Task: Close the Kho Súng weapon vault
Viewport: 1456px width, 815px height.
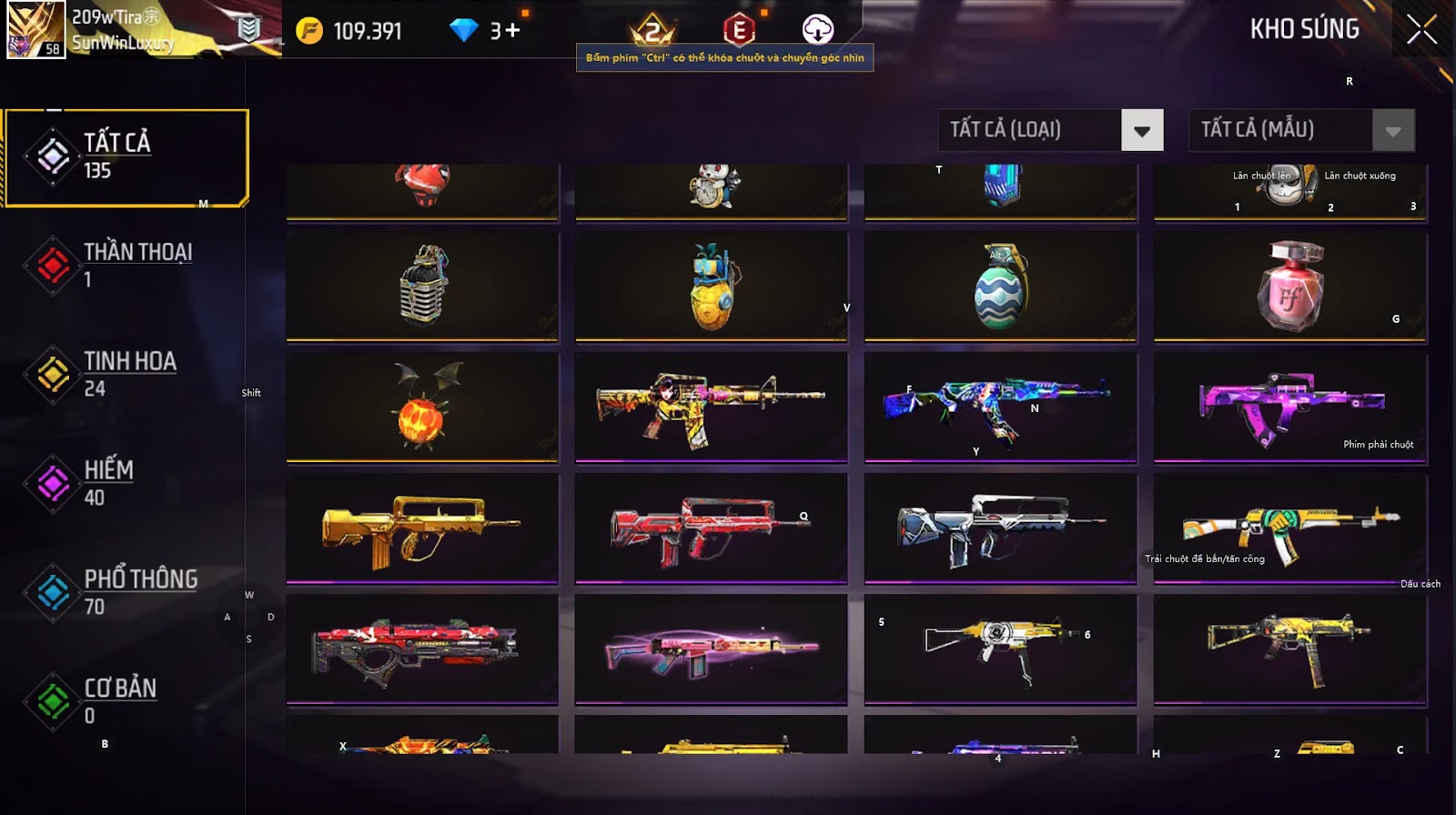Action: click(1421, 30)
